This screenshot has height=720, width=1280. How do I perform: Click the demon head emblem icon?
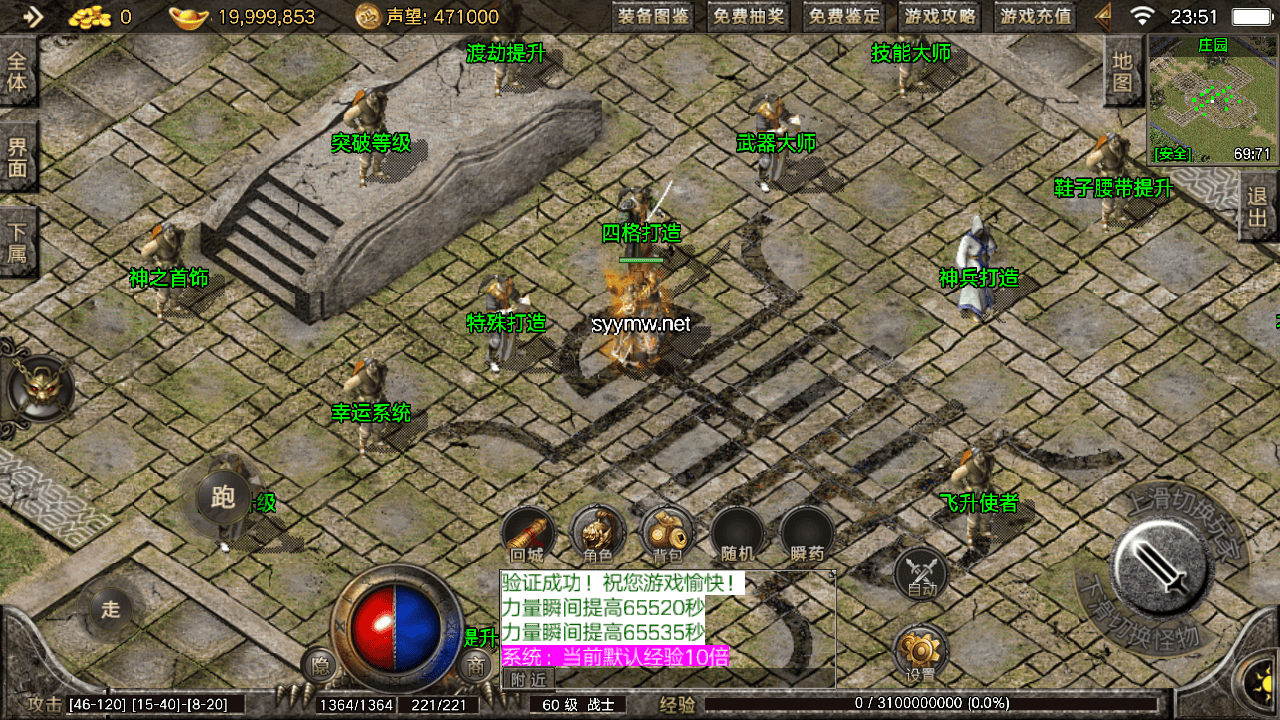[40, 389]
